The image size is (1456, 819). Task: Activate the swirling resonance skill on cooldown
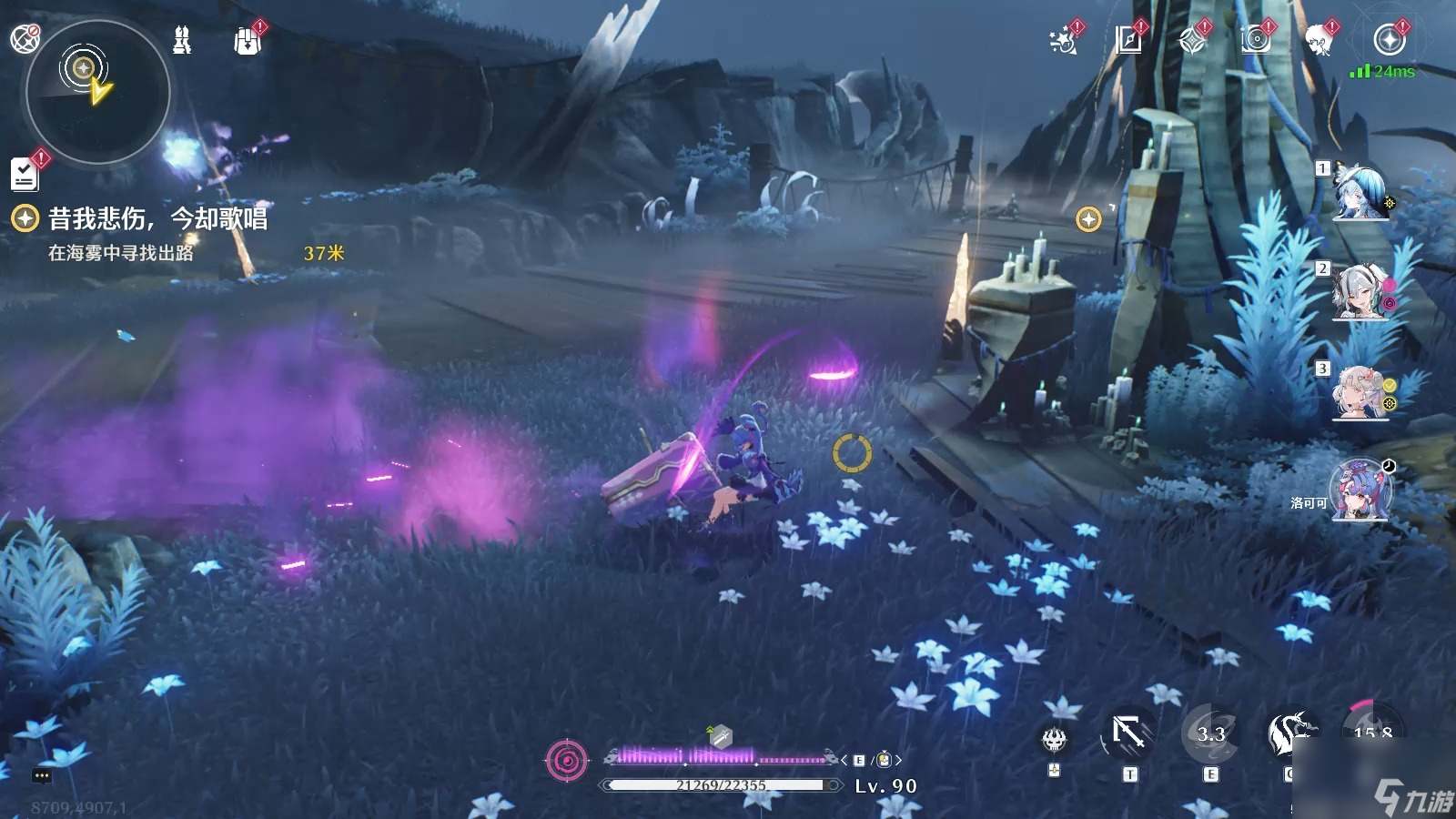[1210, 733]
